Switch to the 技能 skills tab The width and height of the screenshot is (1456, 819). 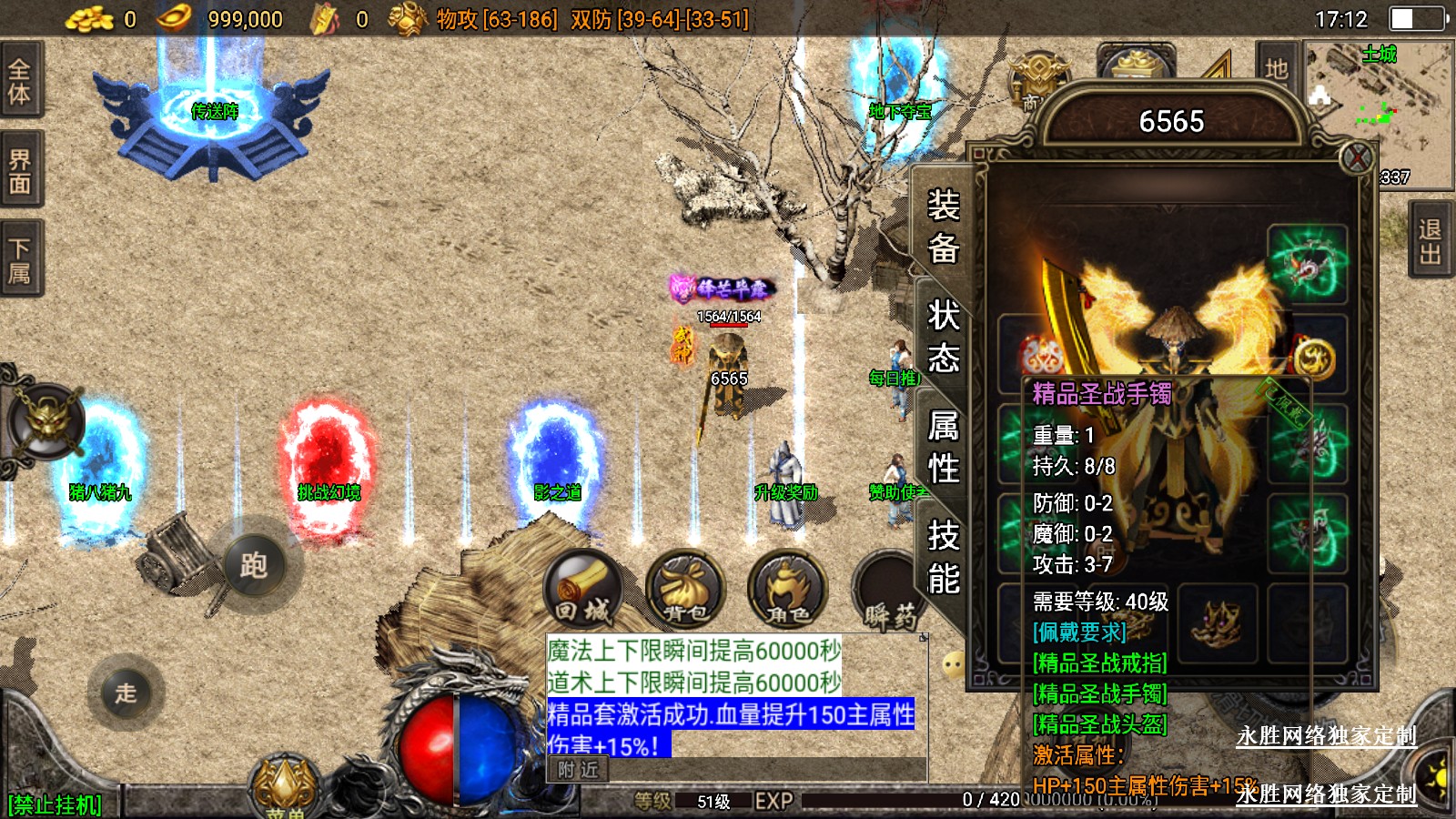click(943, 557)
